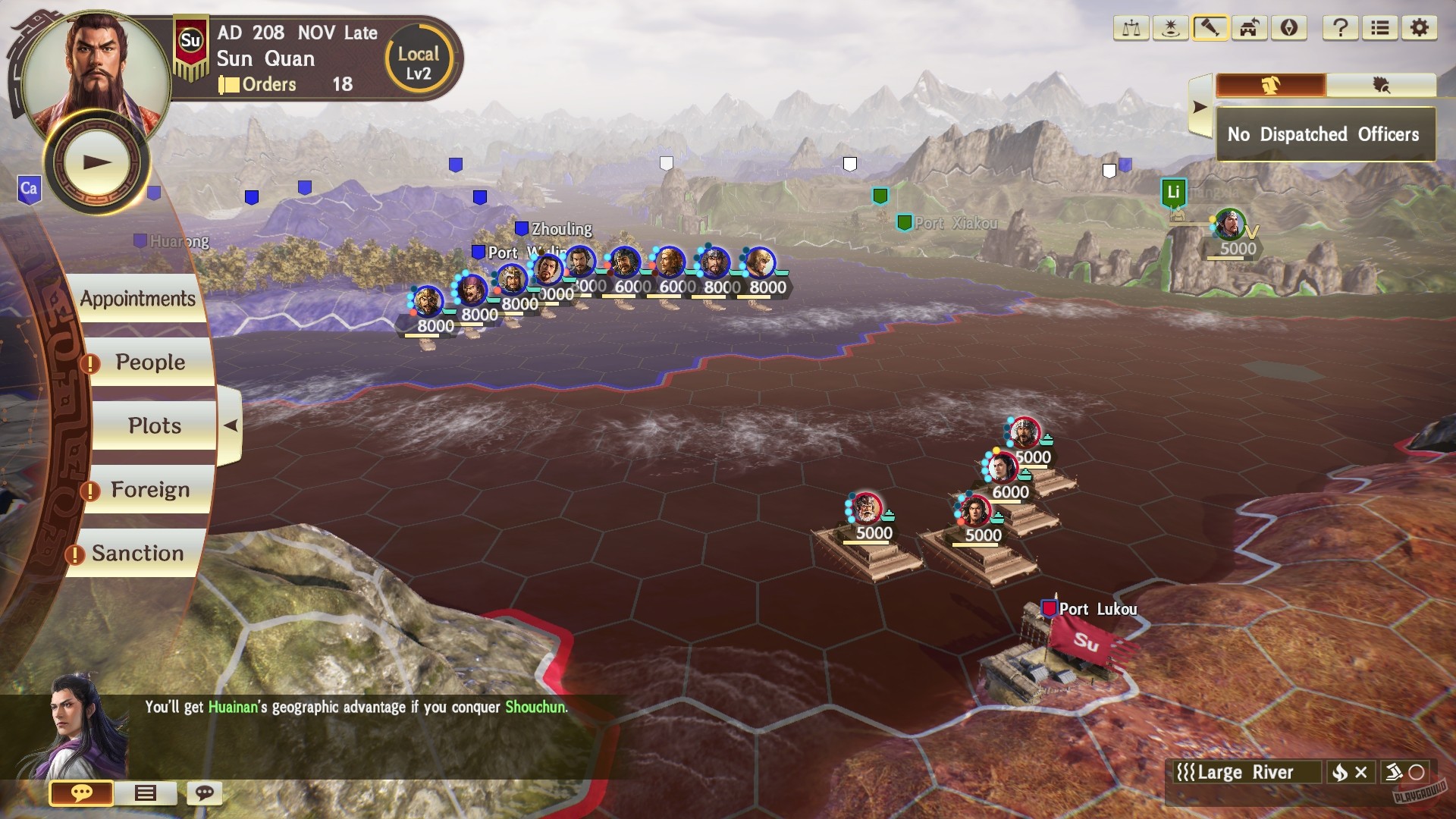
Task: Open the Appointments menu
Action: 139,299
